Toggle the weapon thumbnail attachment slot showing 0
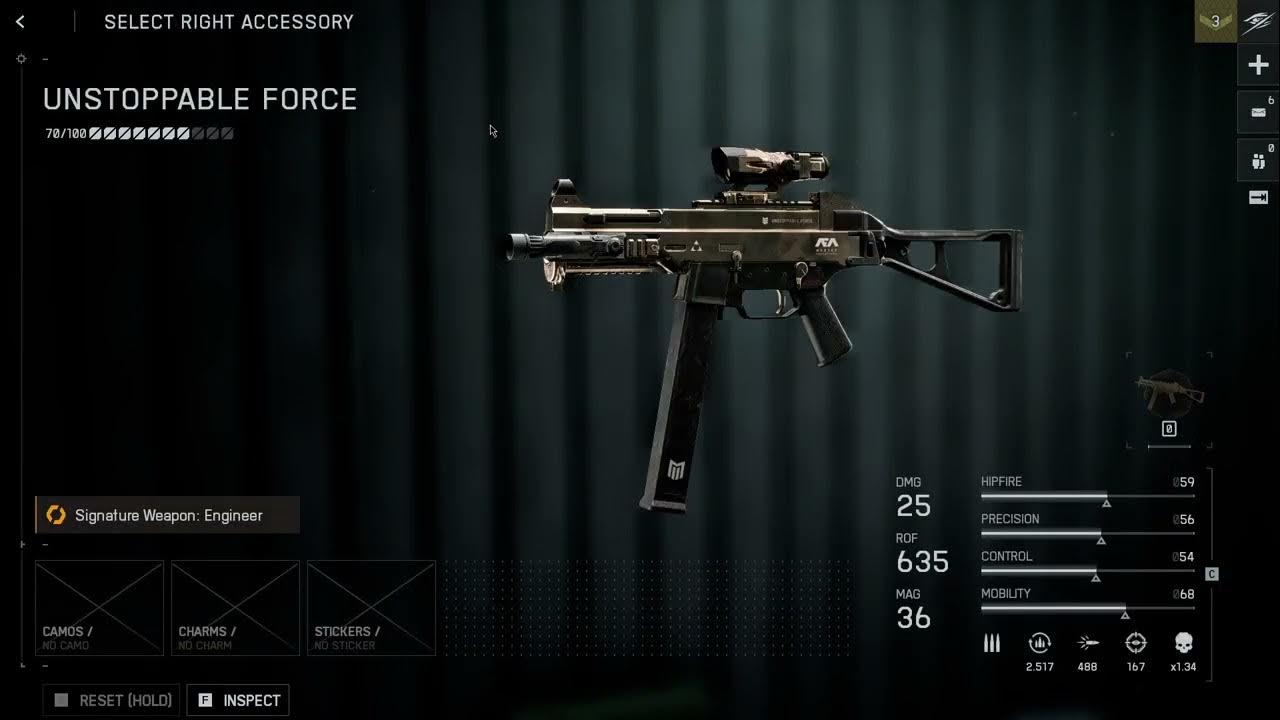1280x720 pixels. pyautogui.click(x=1169, y=428)
